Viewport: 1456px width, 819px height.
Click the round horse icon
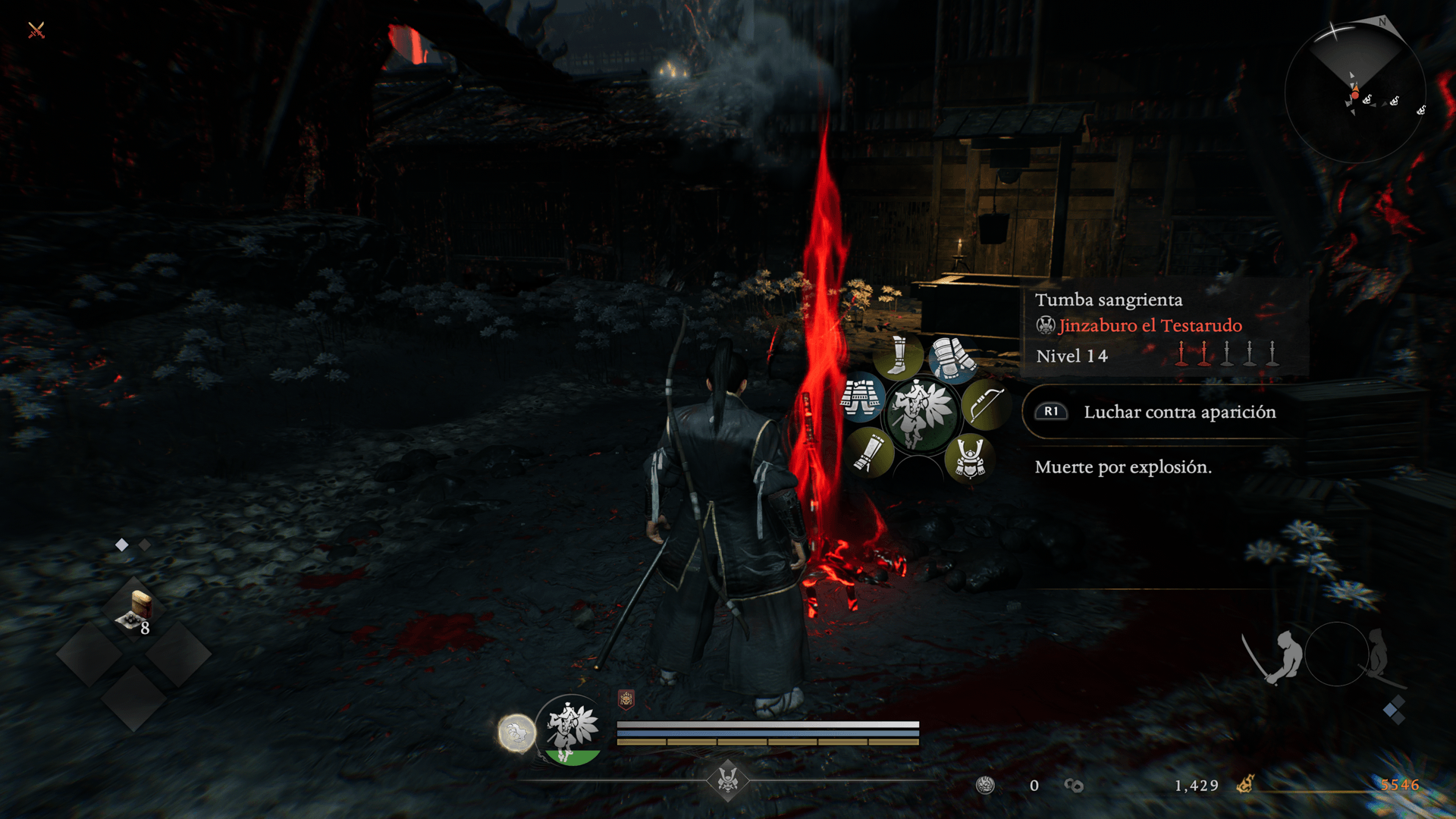pyautogui.click(x=516, y=733)
